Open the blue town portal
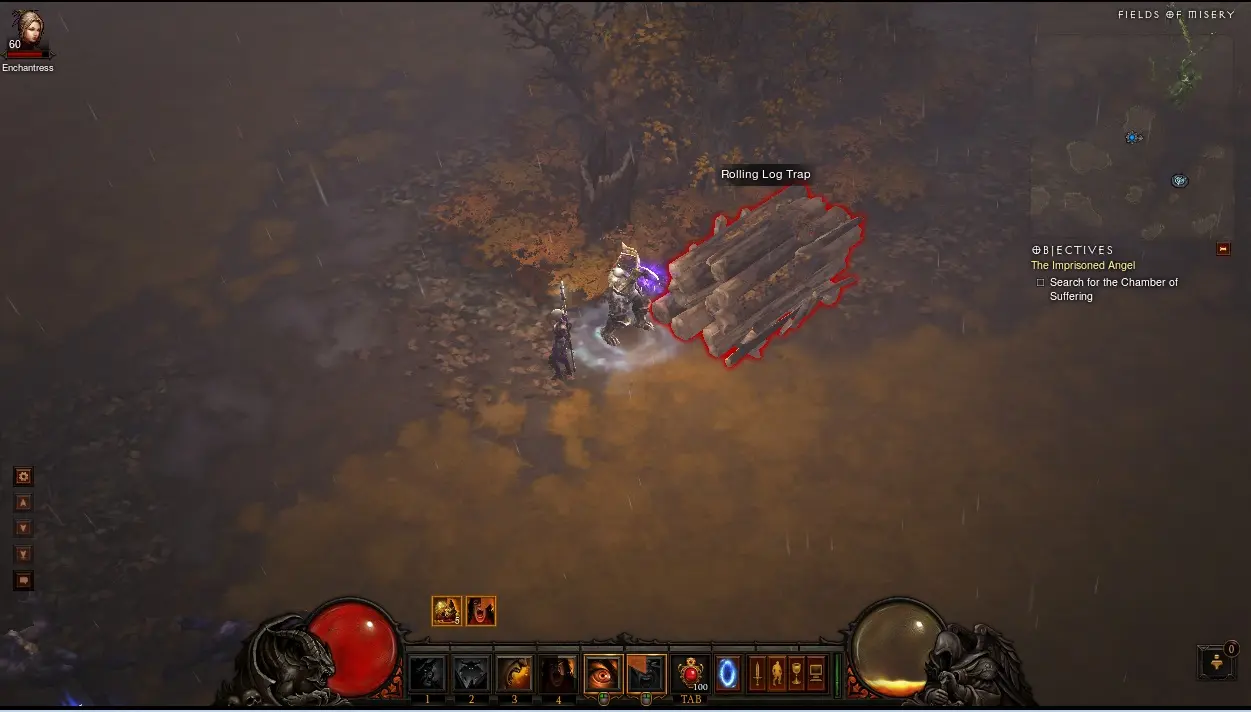Screen dimensions: 1251x712 [x=728, y=673]
